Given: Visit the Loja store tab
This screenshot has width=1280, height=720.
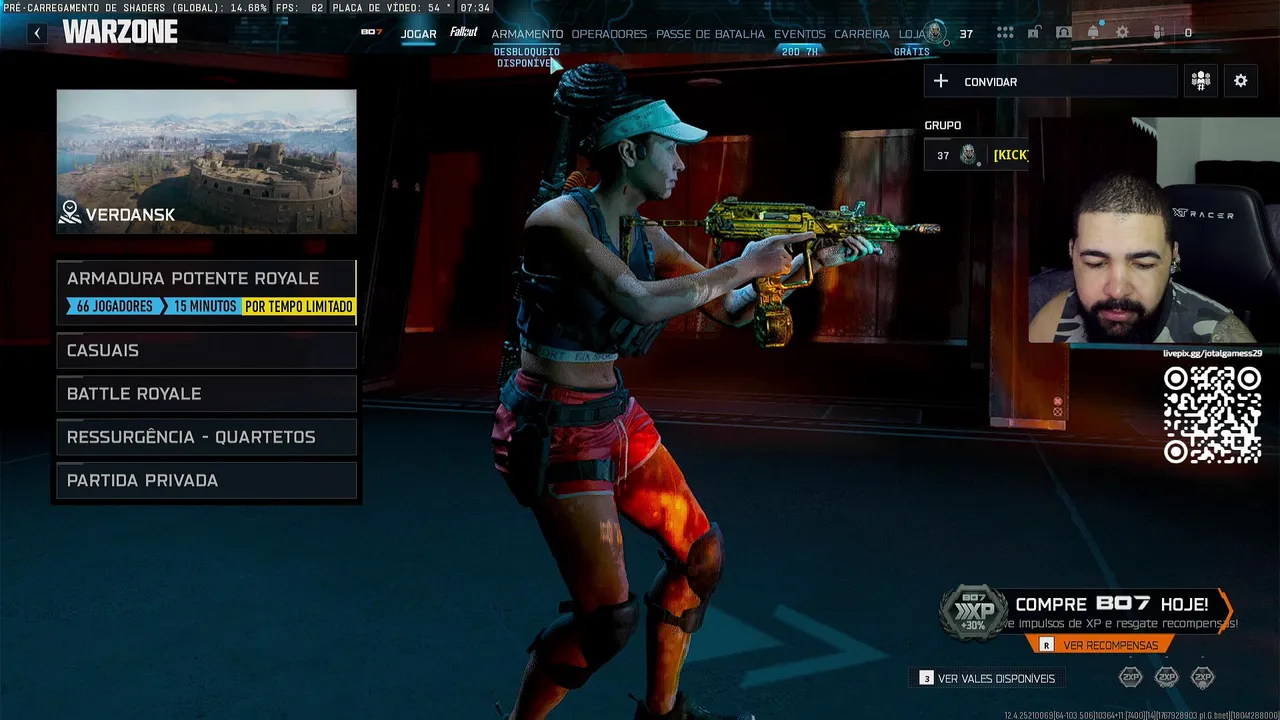Looking at the screenshot, I should tap(911, 34).
